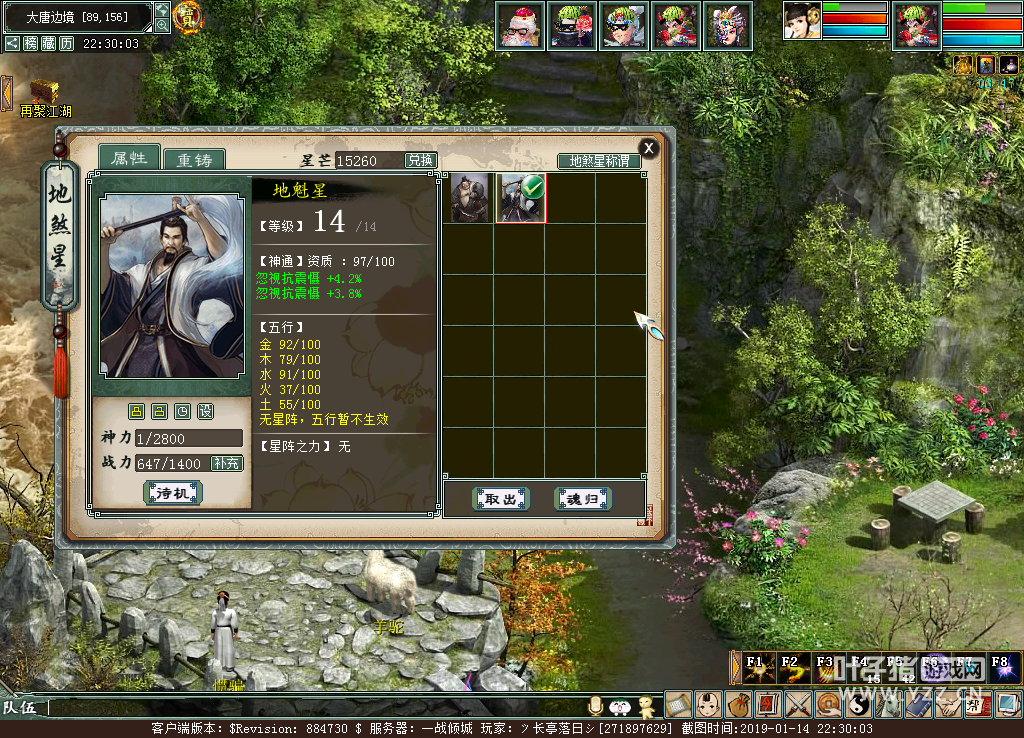Open the 地煞星称谓 titles button
This screenshot has height=738, width=1024.
tap(599, 161)
